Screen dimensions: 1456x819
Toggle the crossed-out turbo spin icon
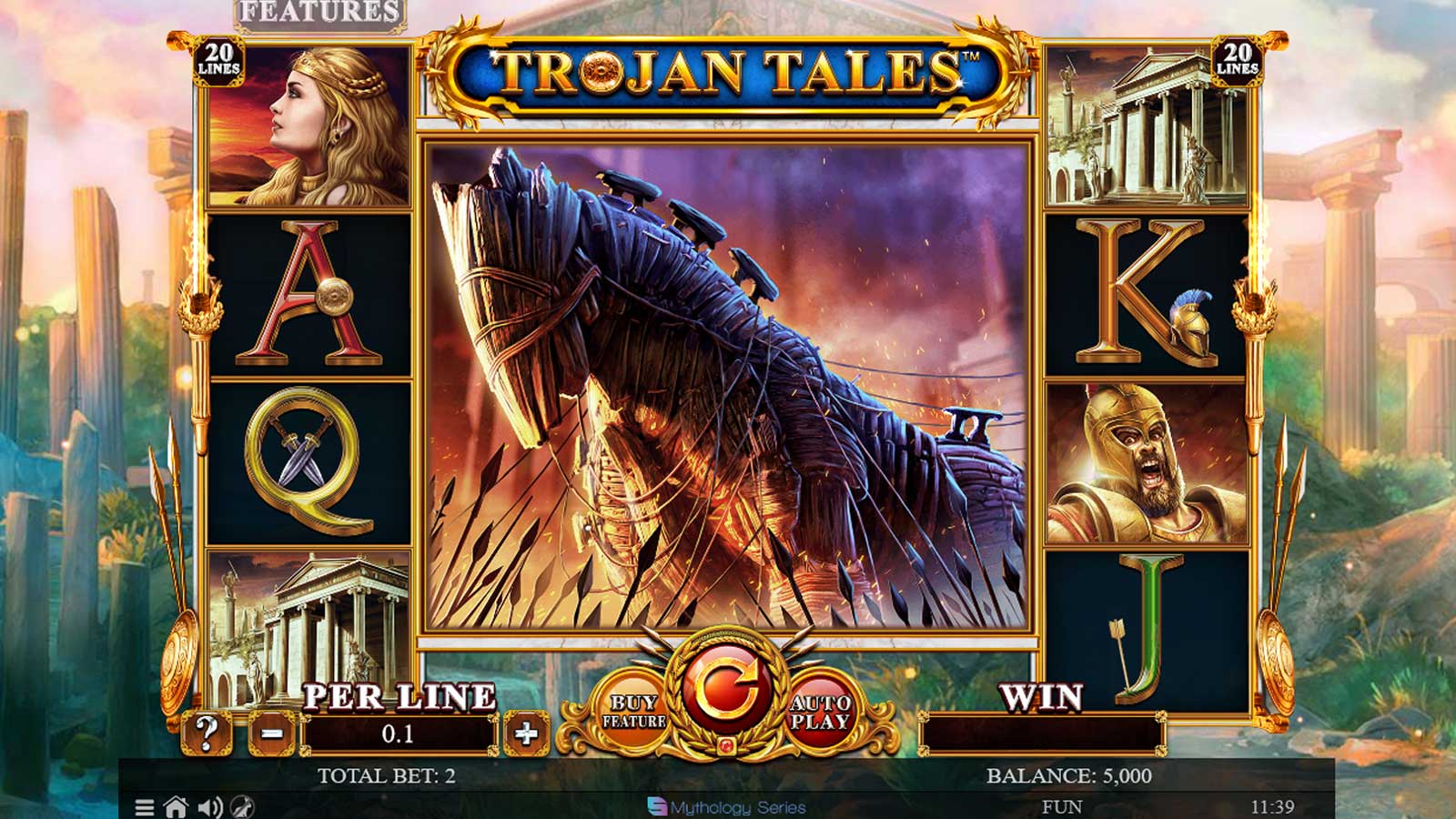click(x=242, y=807)
